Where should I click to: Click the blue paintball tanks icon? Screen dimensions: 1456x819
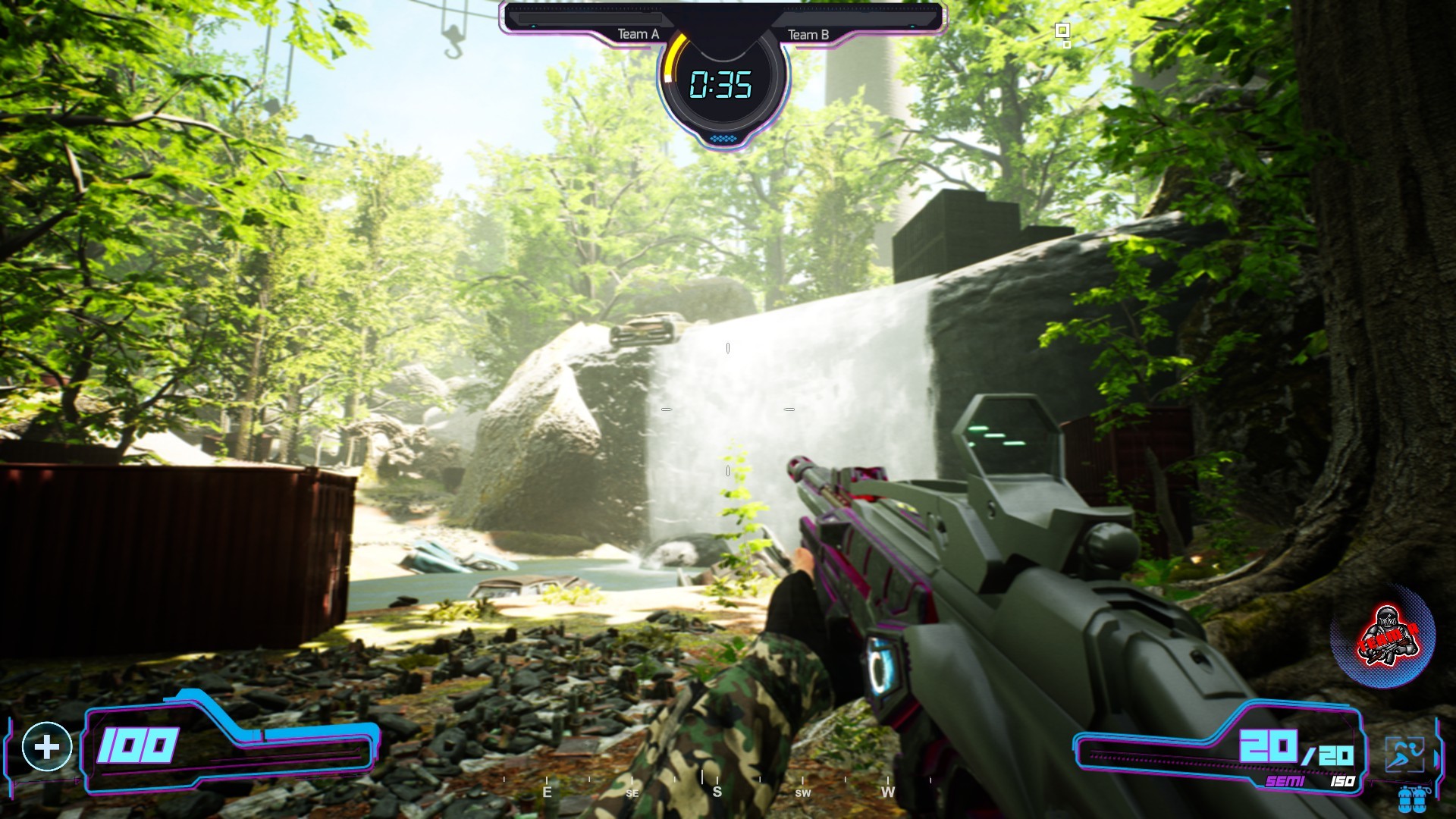pos(1412,802)
